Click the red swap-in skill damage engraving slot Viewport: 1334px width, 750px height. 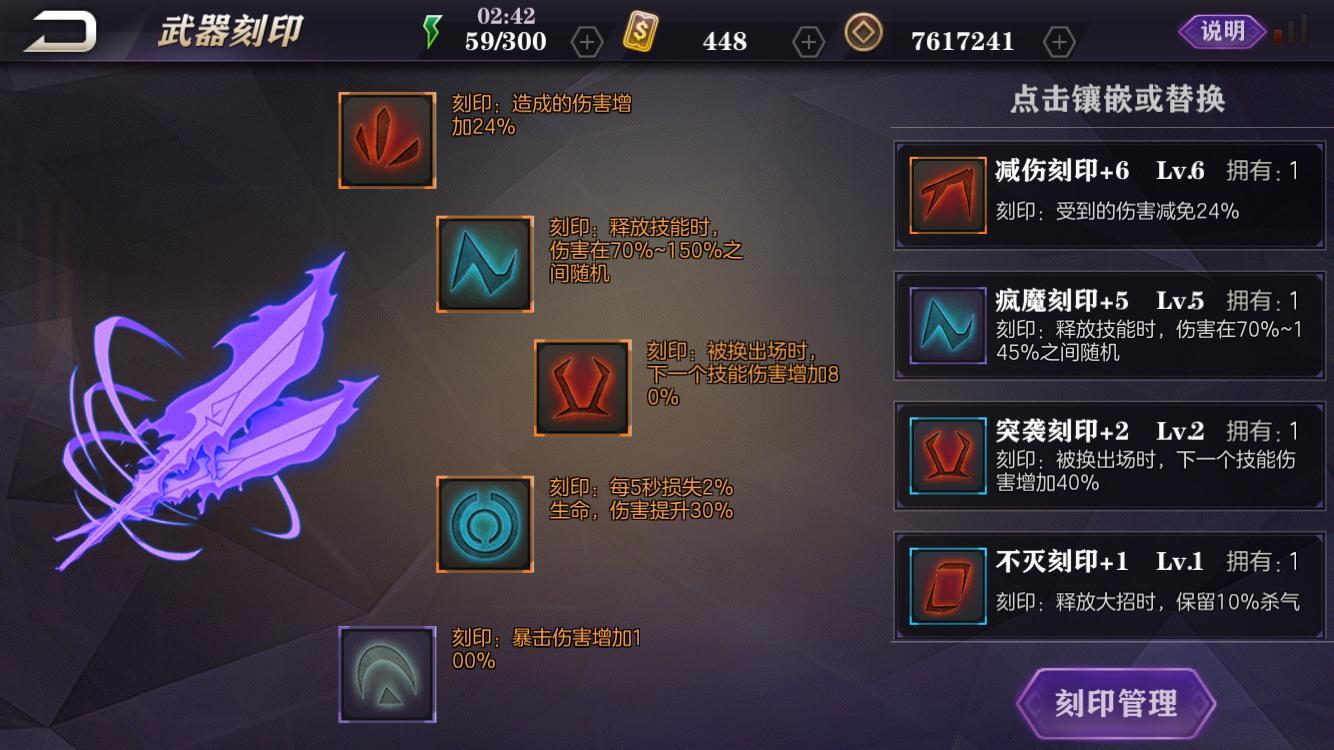pos(582,391)
